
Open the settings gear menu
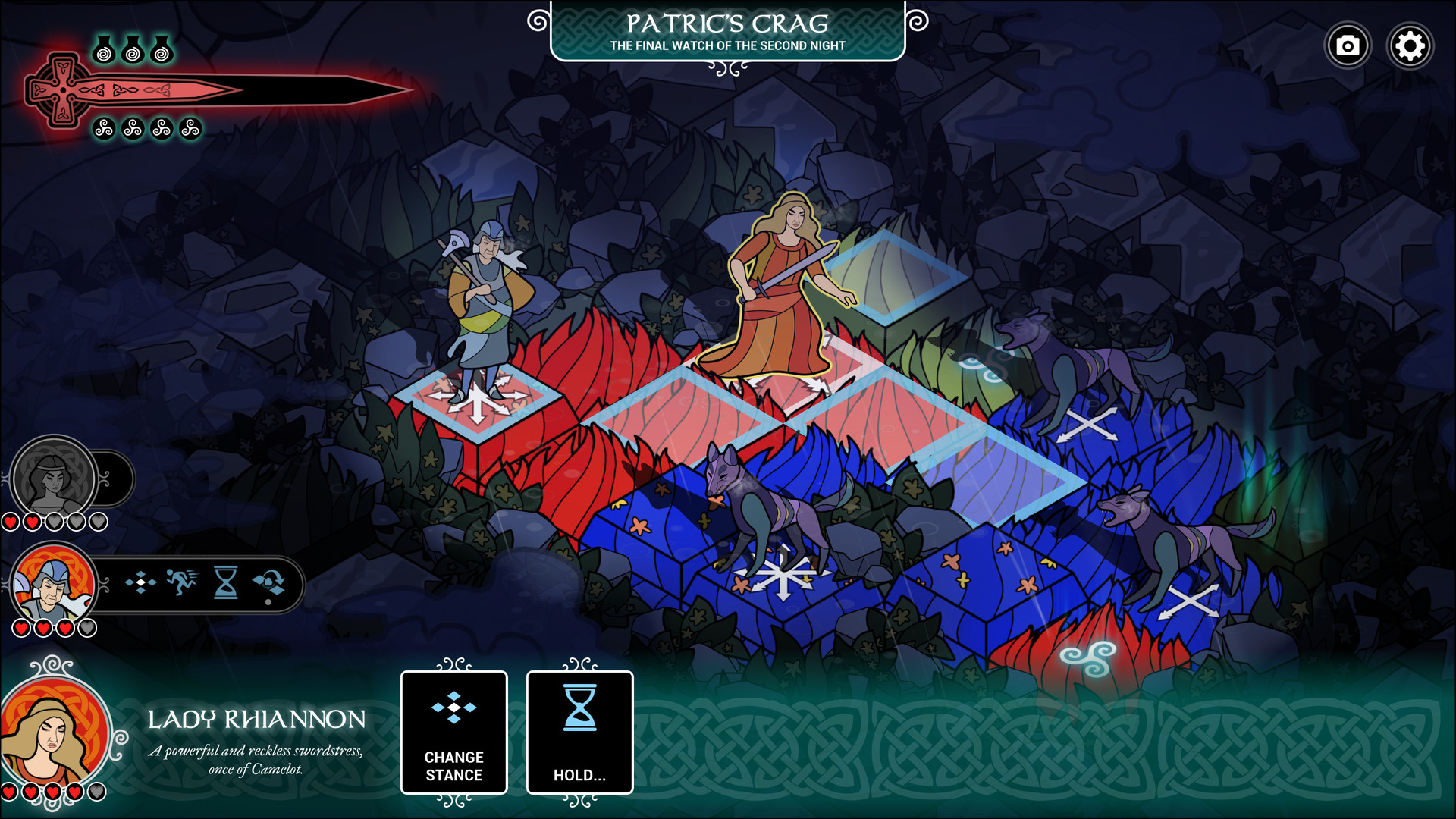click(x=1410, y=45)
